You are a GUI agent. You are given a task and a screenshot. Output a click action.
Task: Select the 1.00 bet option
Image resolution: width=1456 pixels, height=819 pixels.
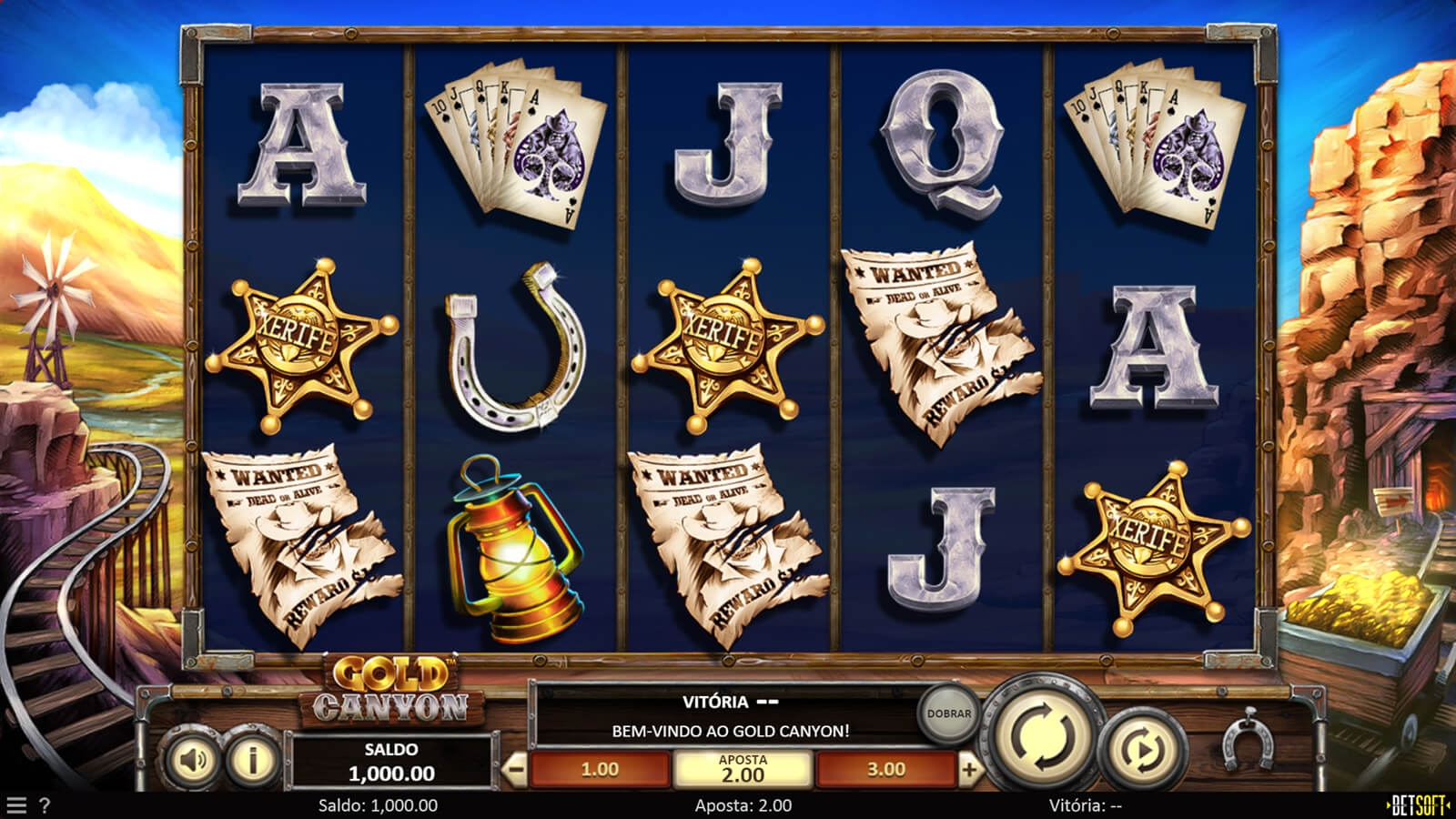point(600,770)
